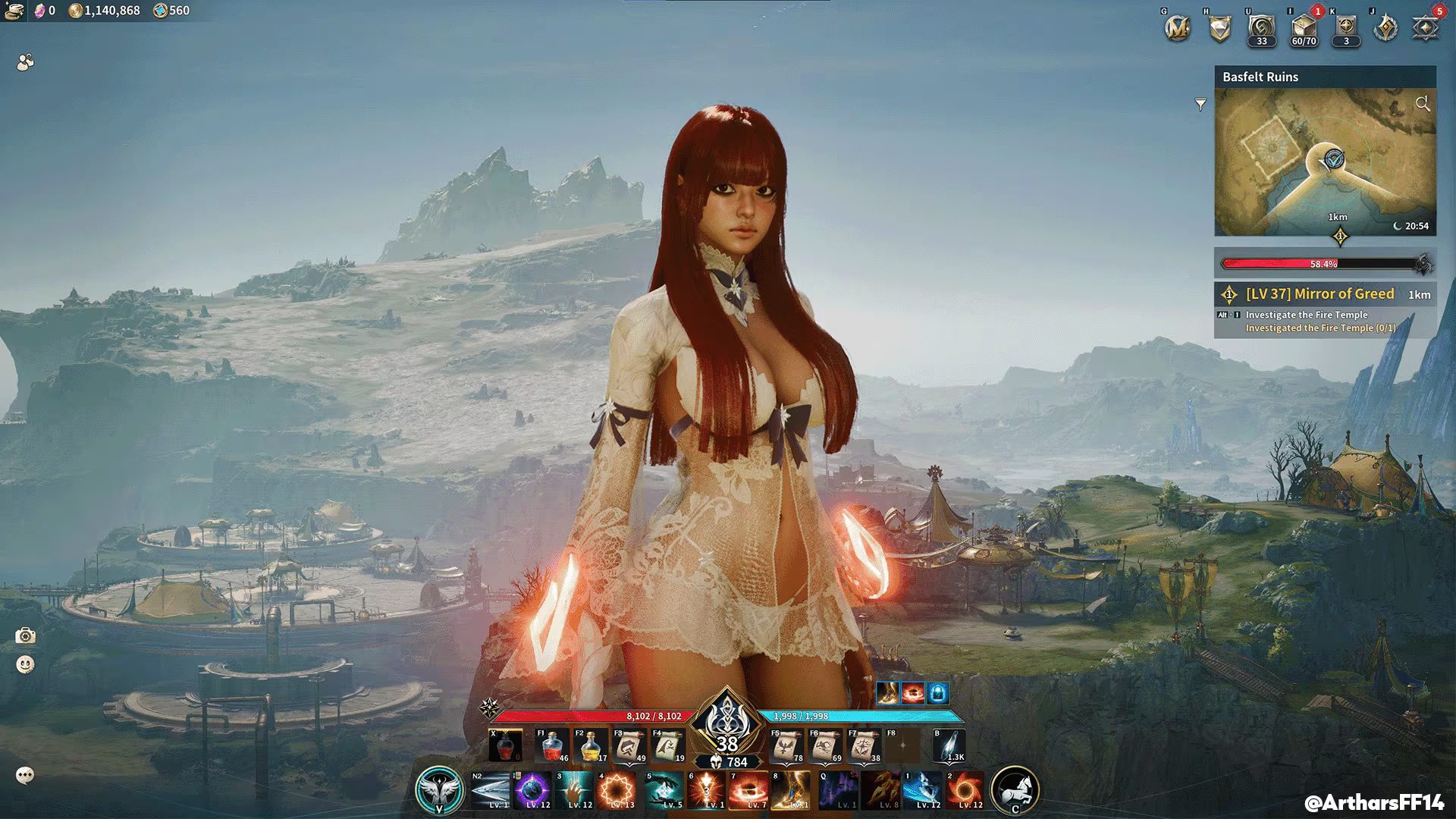Screen dimensions: 1456x819
Task: Toggle the minimap filter funnel icon
Action: click(x=1200, y=105)
